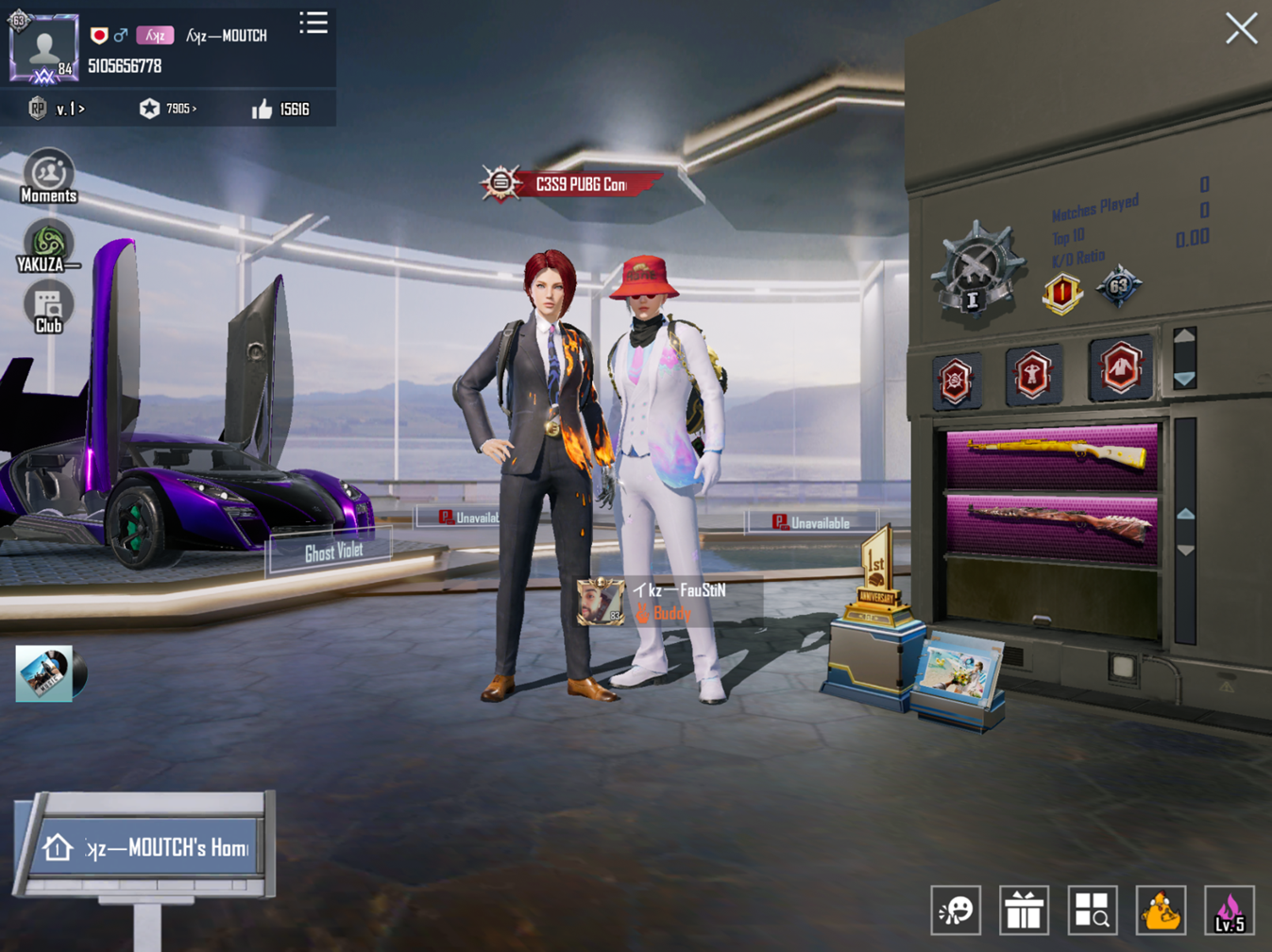Open the grid search button
Image resolution: width=1272 pixels, height=952 pixels.
click(x=1093, y=910)
